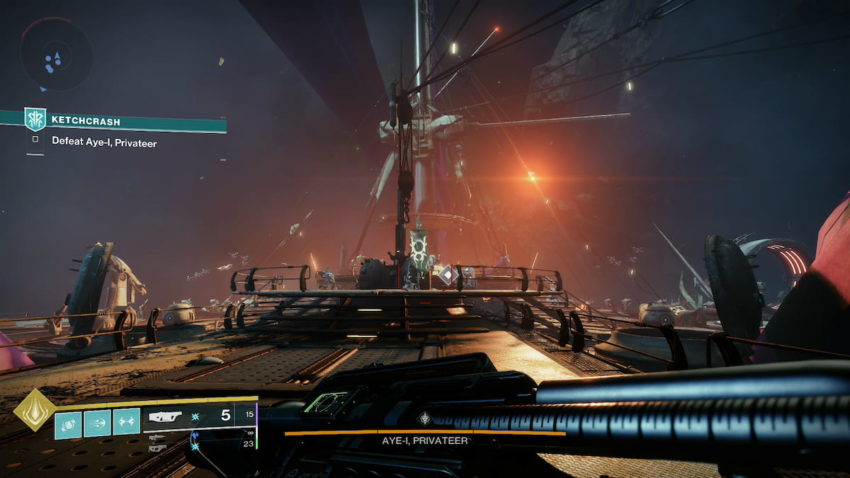The width and height of the screenshot is (850, 478).
Task: Select the Ketchcrash activity banner
Action: [x=124, y=119]
